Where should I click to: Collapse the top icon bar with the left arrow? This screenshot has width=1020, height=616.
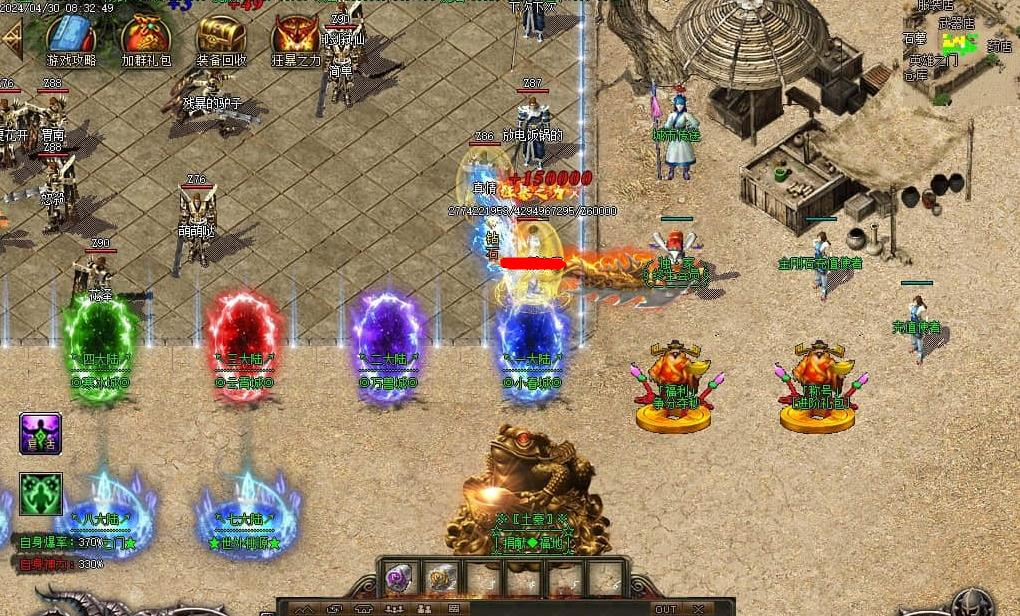coord(11,39)
